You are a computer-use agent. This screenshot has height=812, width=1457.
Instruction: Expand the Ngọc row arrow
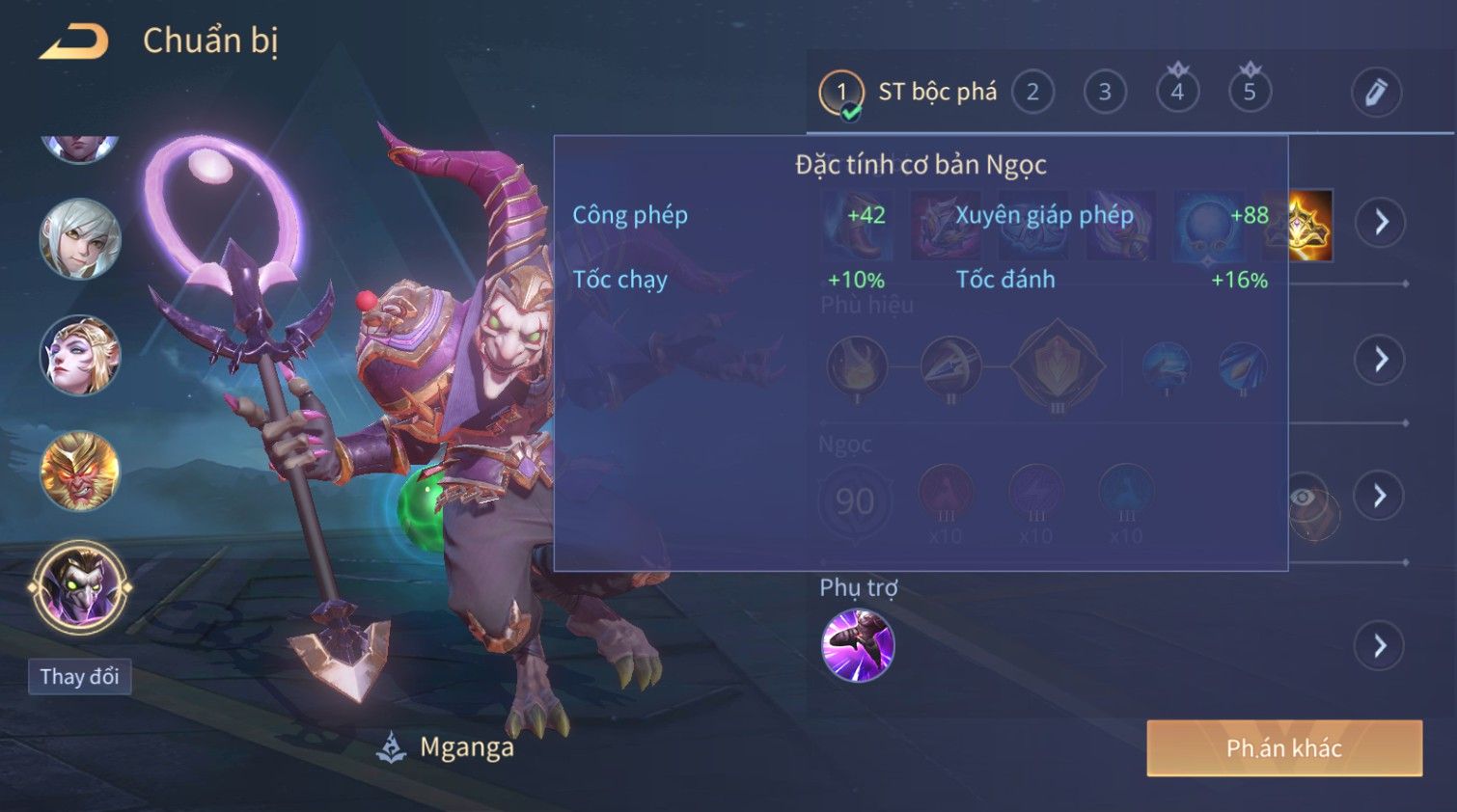pyautogui.click(x=1380, y=496)
